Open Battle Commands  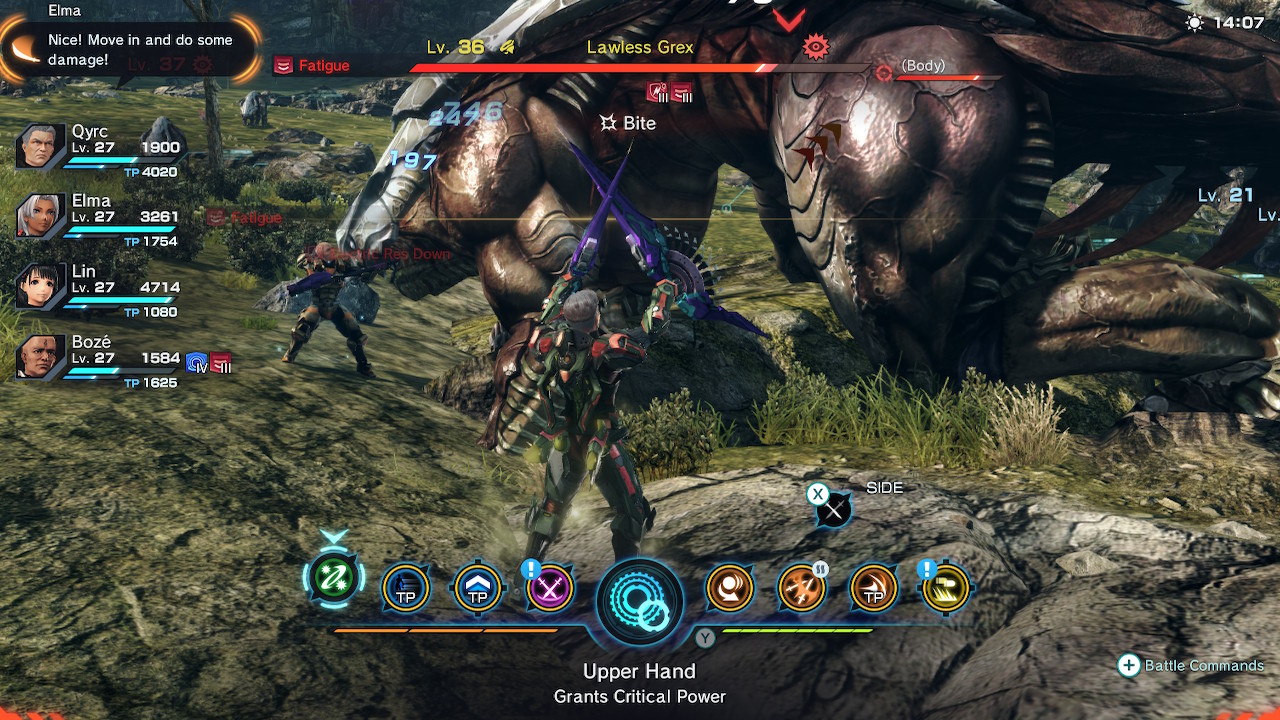[1192, 666]
